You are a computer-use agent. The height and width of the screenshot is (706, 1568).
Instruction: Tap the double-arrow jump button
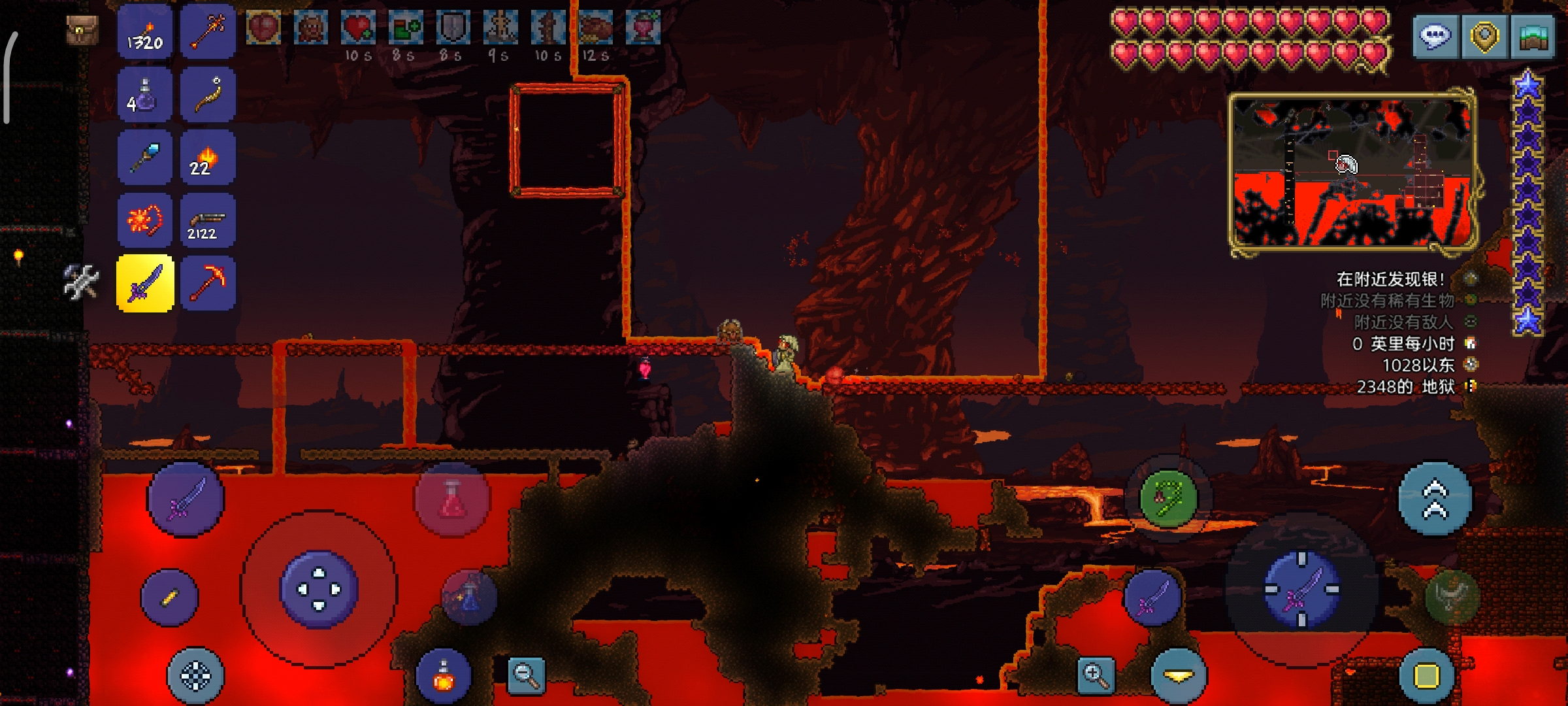1435,499
